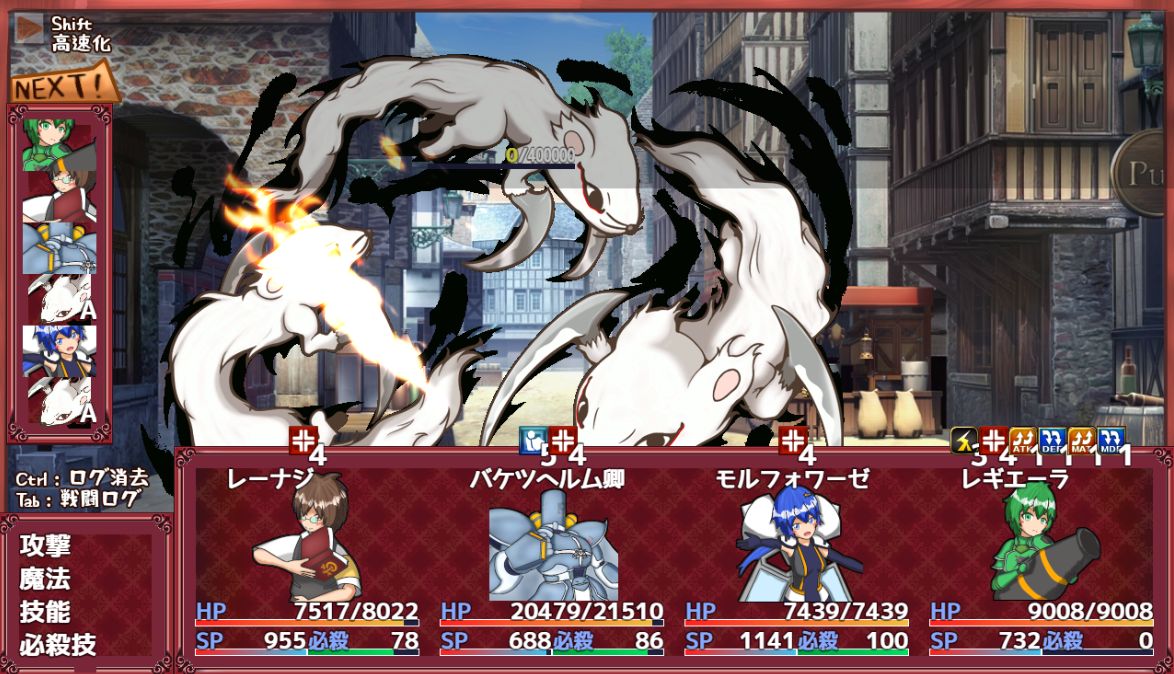Toggle the 高速化 fast-forward play button
1174x674 pixels.
tap(30, 28)
